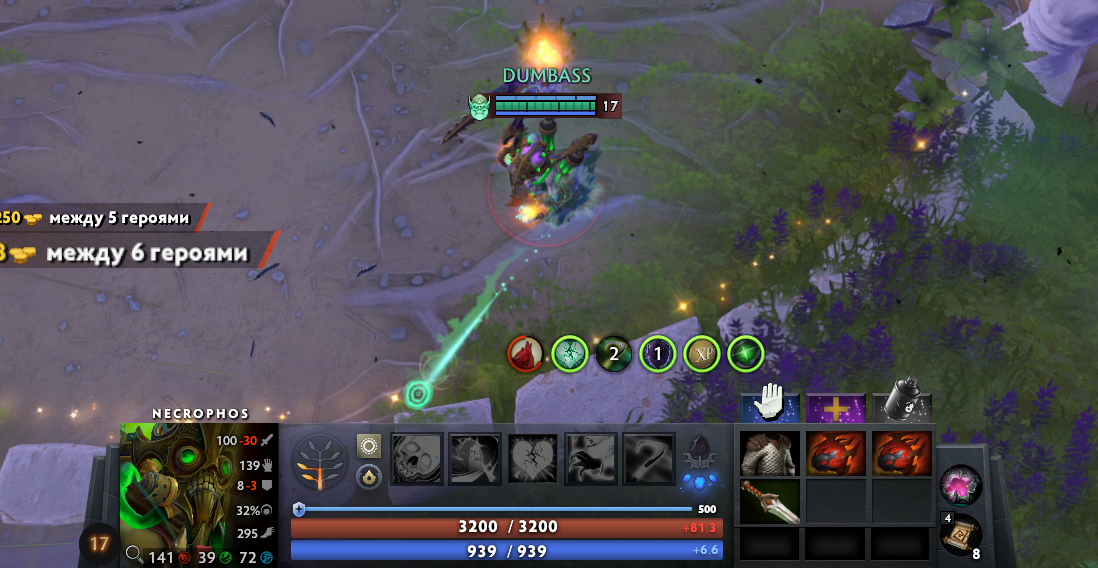Click the green XP buff icon
Screen dimensions: 1098x568
pyautogui.click(x=701, y=353)
